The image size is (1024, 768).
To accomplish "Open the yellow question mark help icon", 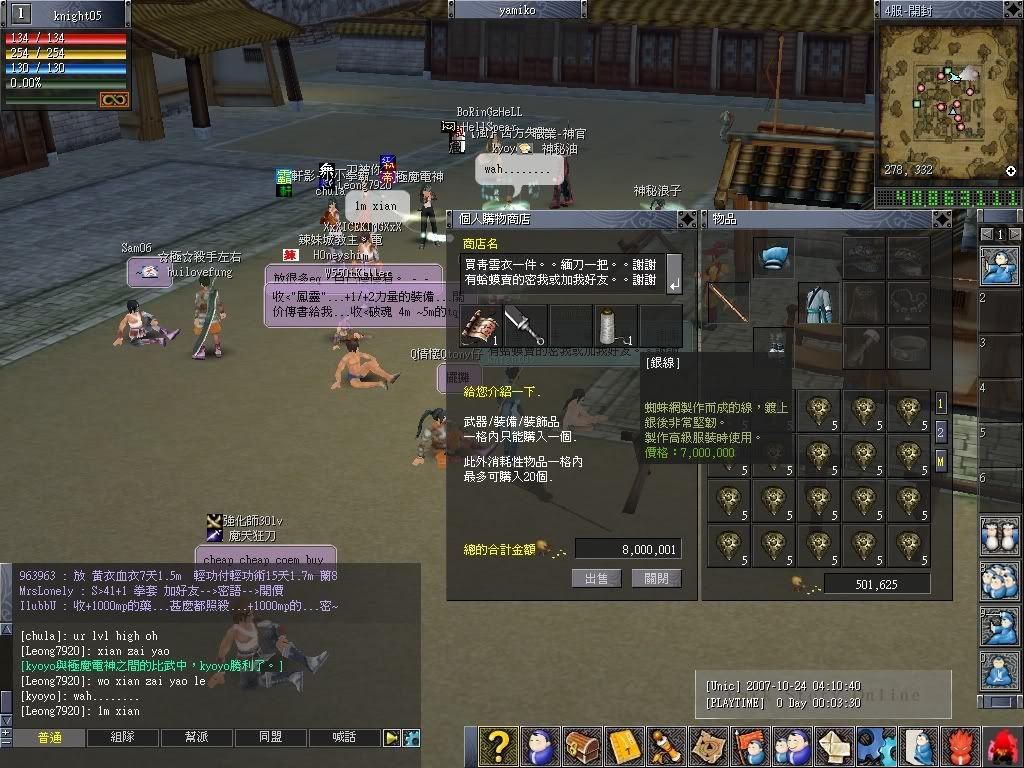I will click(x=497, y=746).
